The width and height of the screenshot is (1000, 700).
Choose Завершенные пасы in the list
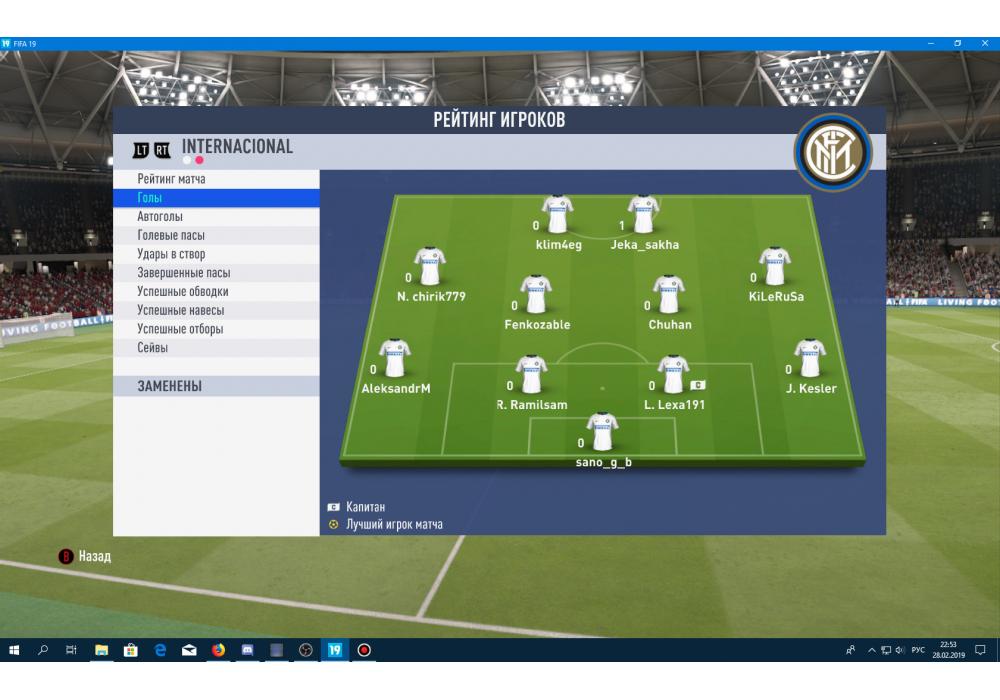[184, 273]
